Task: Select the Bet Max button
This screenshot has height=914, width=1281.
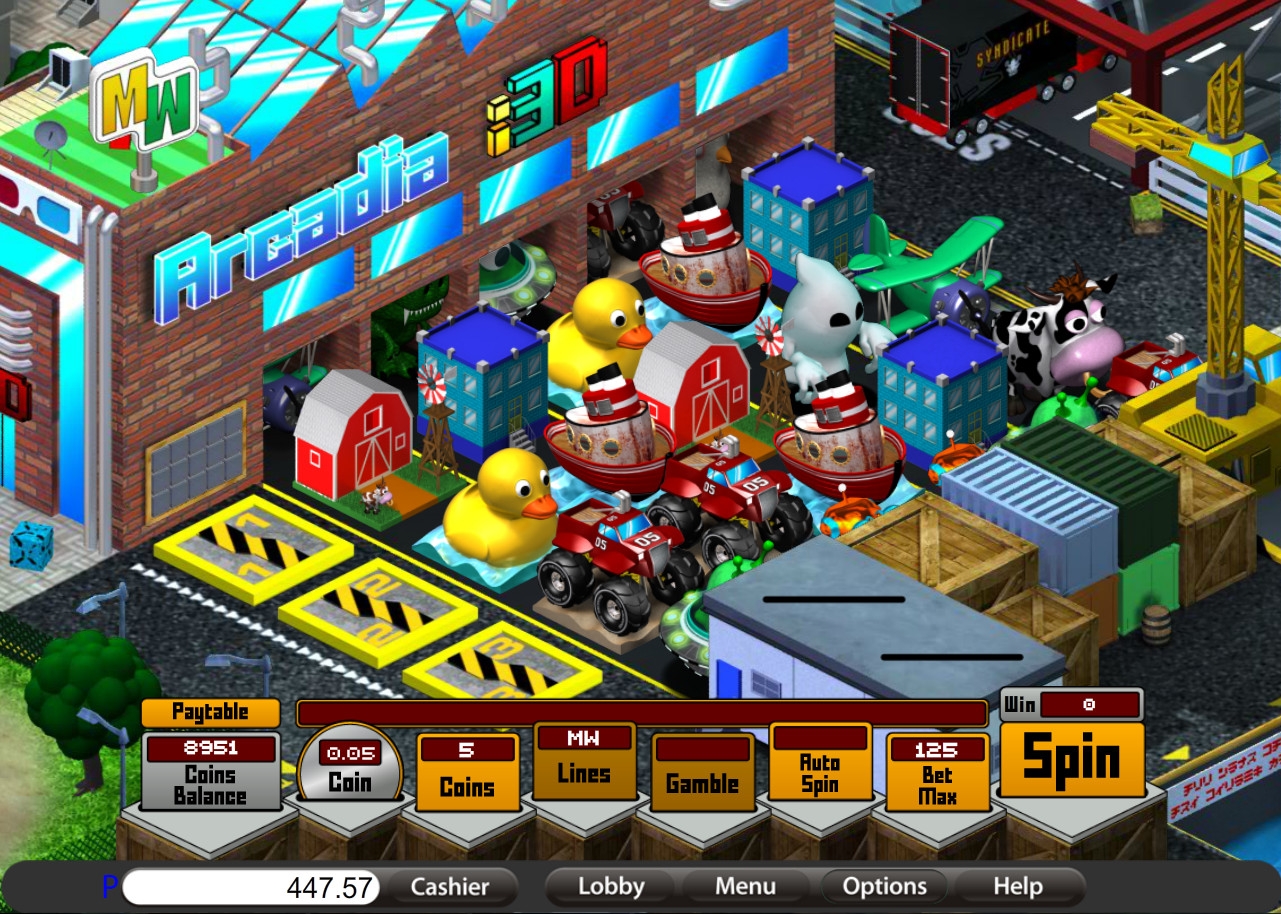Action: coord(937,785)
